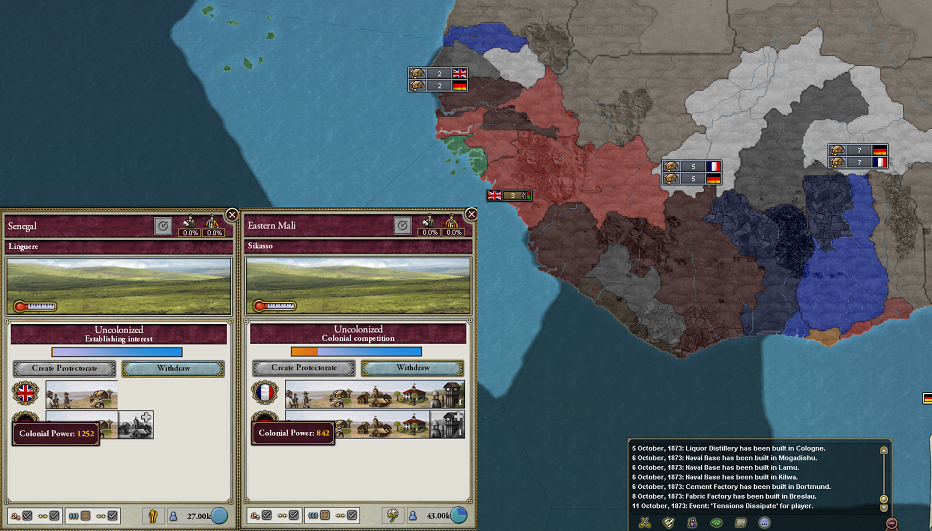The width and height of the screenshot is (932, 531).
Task: Click the Eastern Mali population pie chart
Action: click(458, 515)
